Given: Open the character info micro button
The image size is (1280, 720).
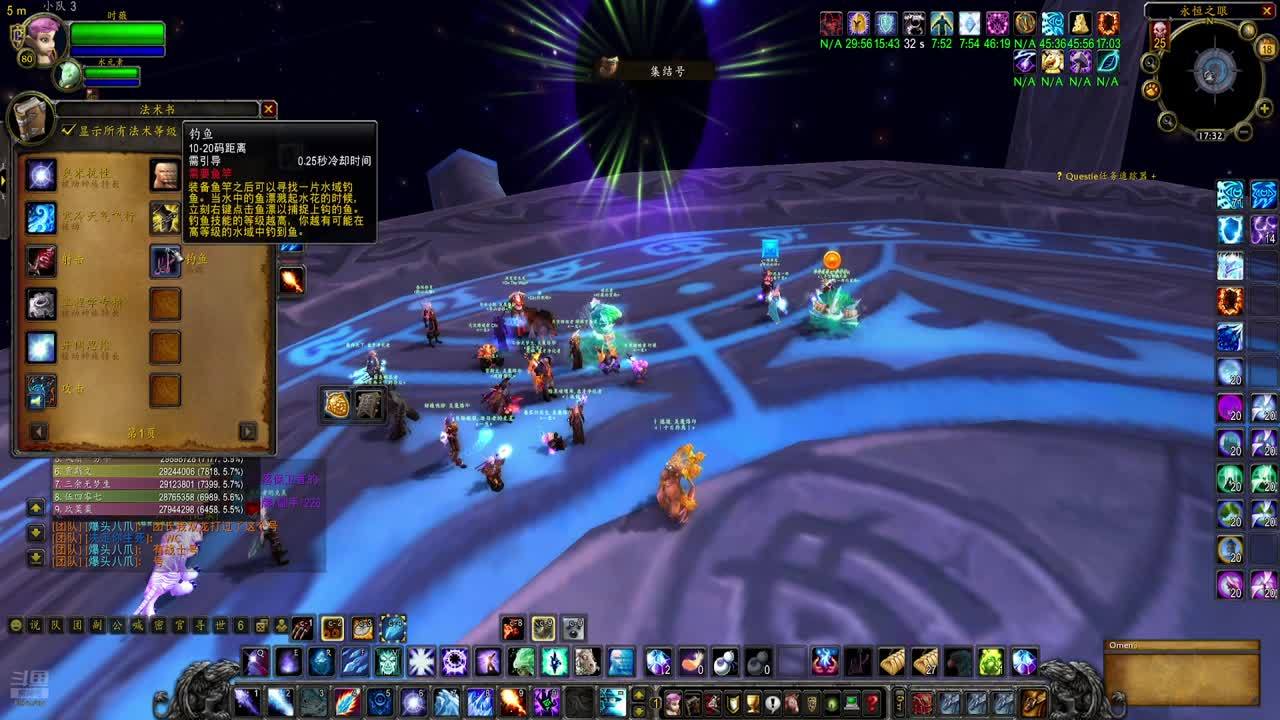Looking at the screenshot, I should coord(673,702).
